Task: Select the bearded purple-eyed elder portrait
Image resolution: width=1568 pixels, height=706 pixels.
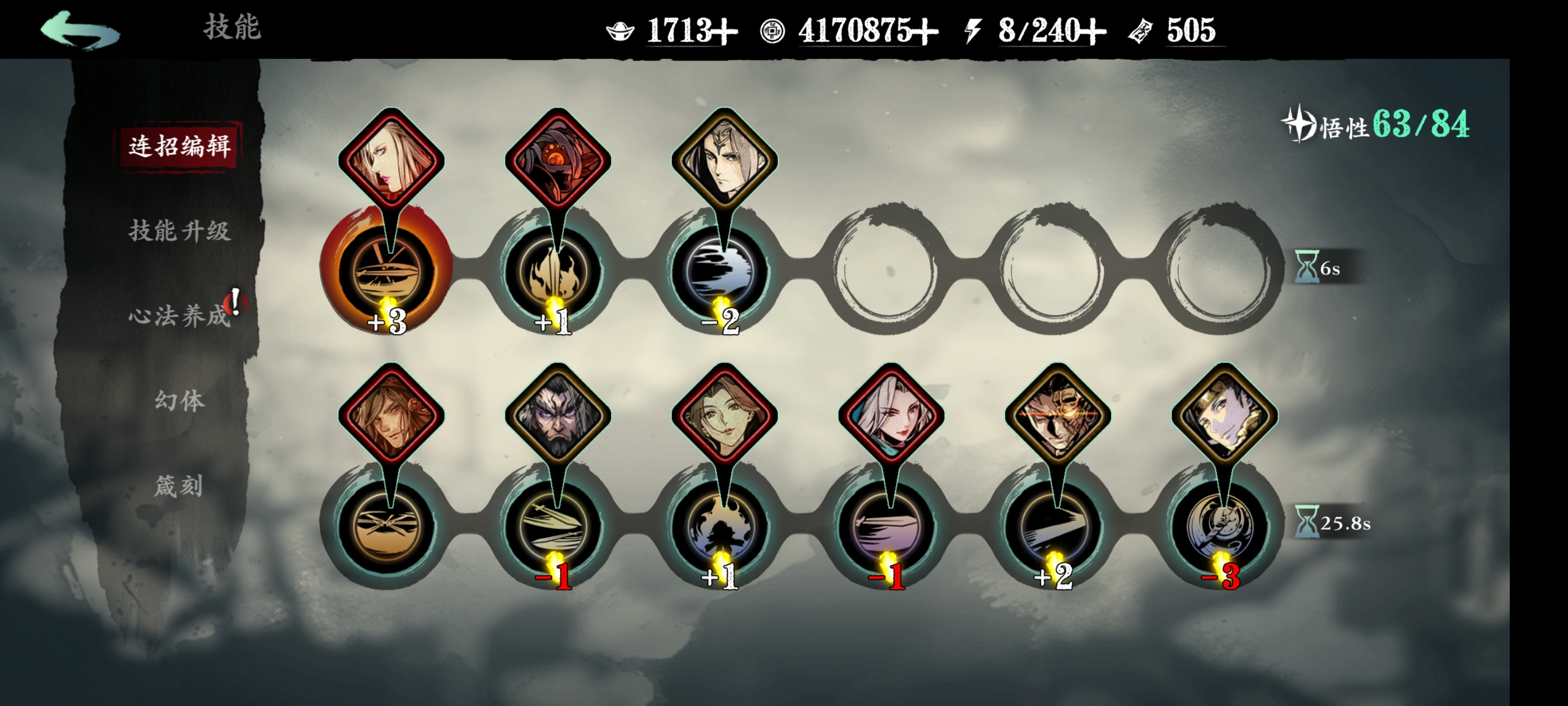Action: point(558,415)
